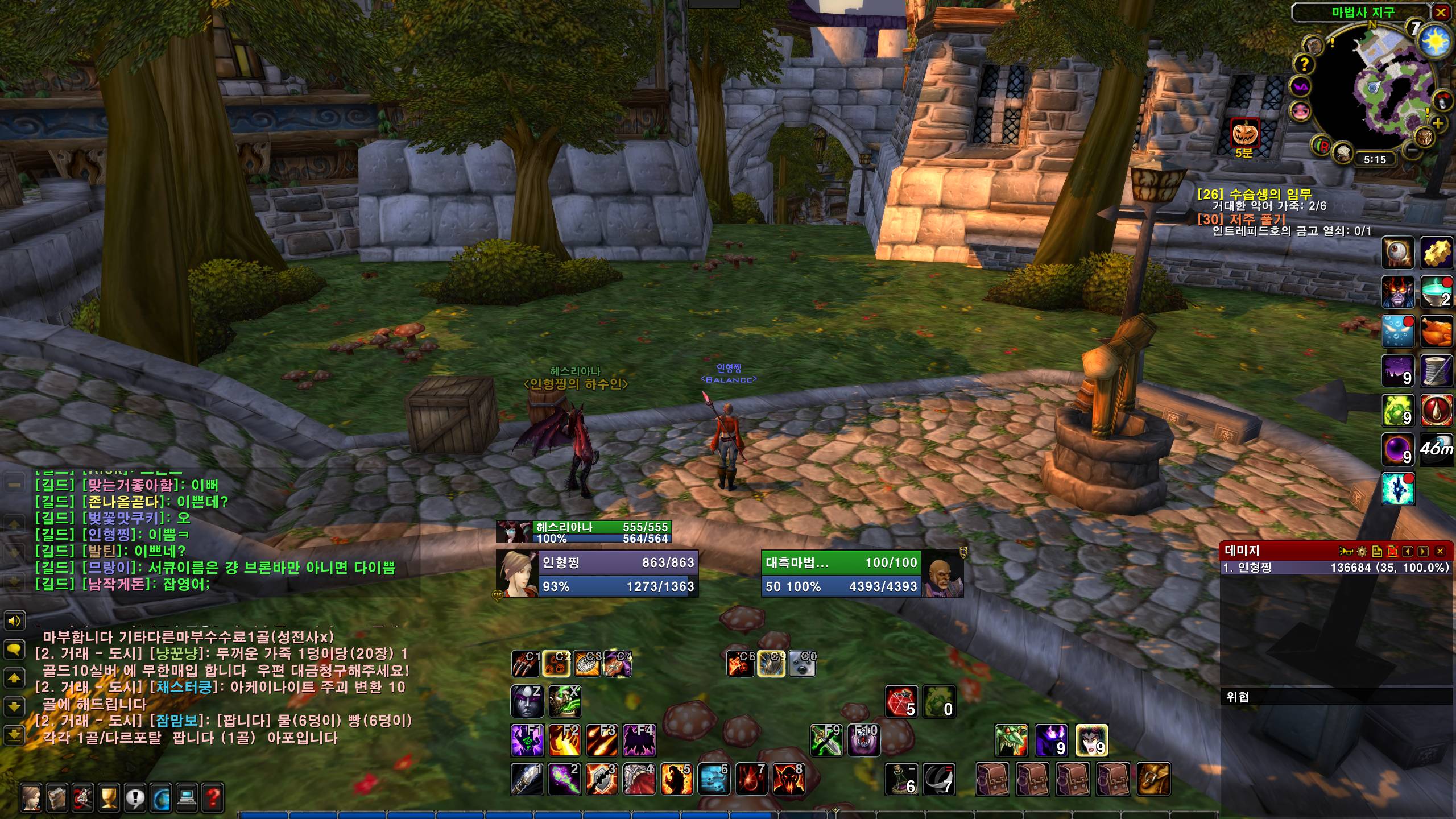Viewport: 1456px width, 819px height.
Task: Open the spellbook micro menu button
Action: 57,798
